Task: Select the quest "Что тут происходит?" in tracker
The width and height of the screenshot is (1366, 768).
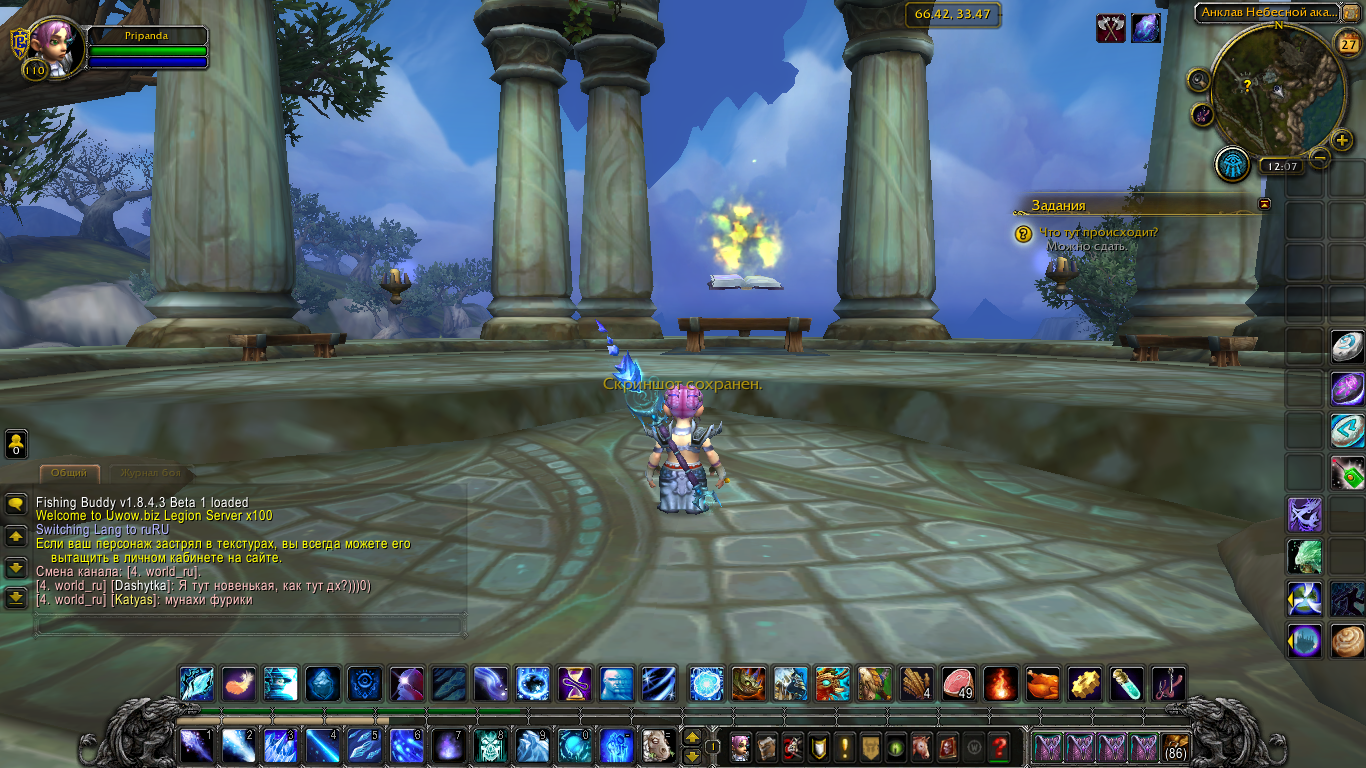Action: coord(1098,232)
